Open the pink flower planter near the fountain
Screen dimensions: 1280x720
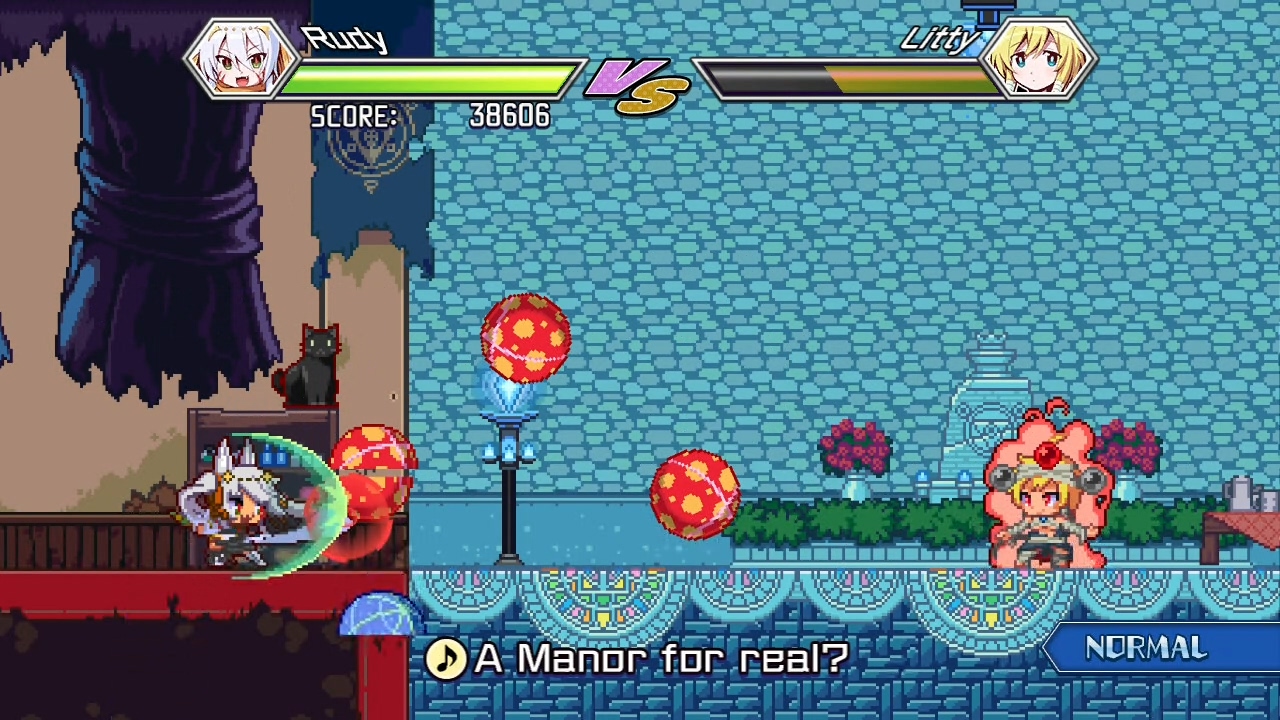click(855, 450)
